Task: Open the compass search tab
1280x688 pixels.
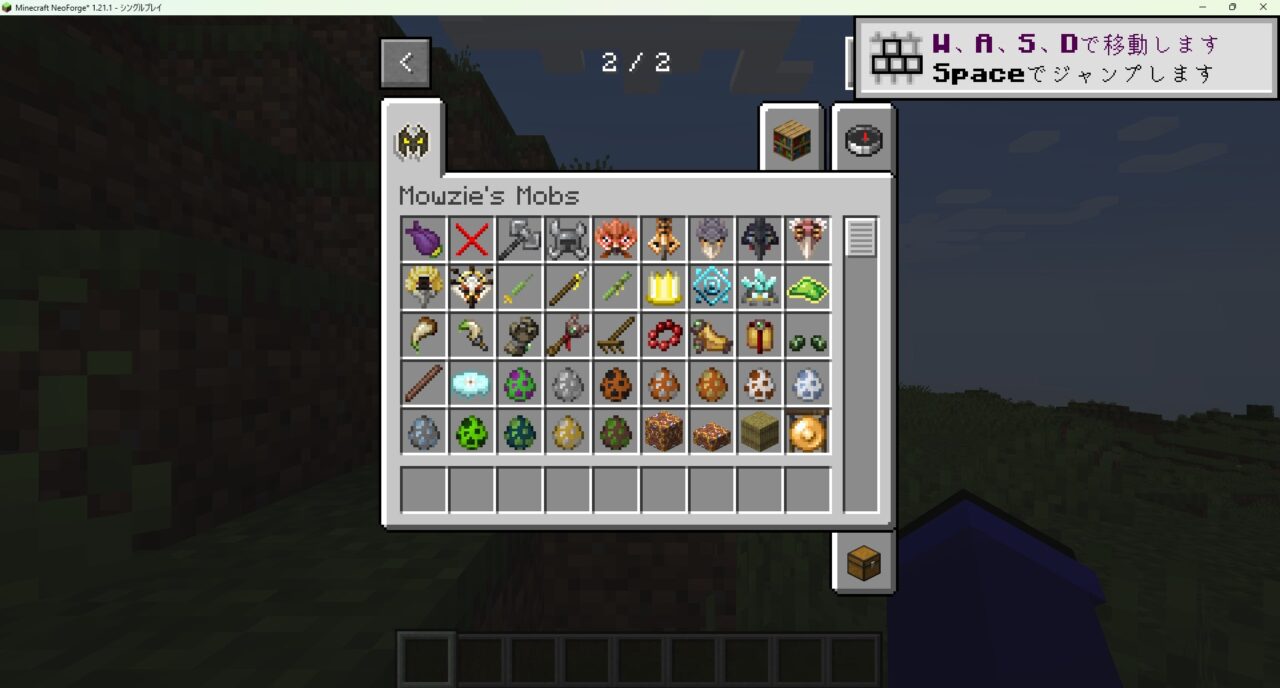Action: (863, 141)
